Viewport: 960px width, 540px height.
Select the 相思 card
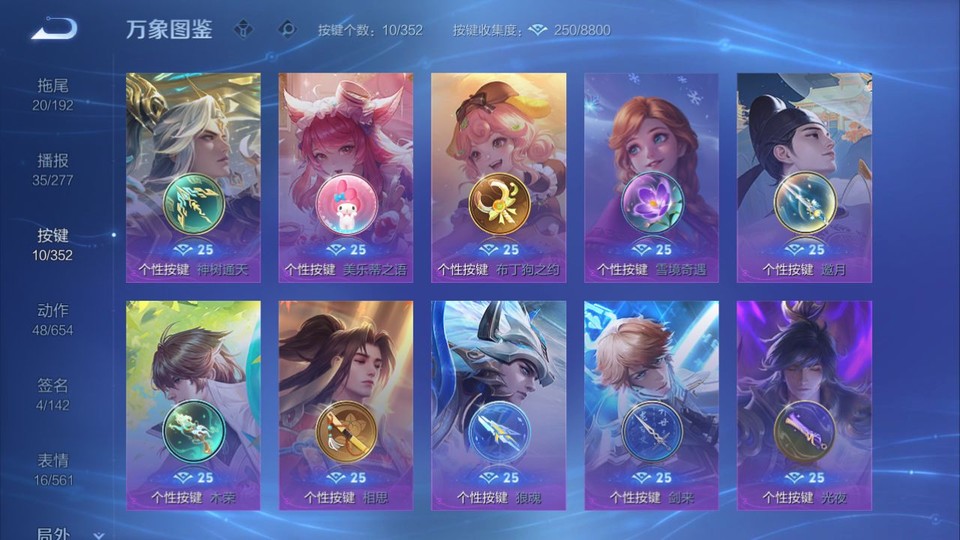[345, 405]
